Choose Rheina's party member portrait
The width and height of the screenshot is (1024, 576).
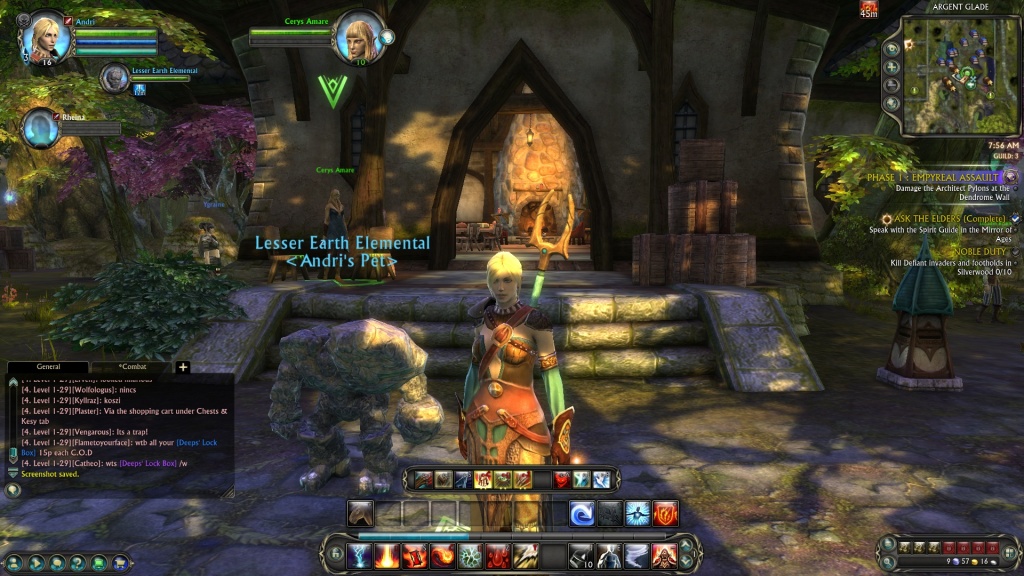(41, 128)
